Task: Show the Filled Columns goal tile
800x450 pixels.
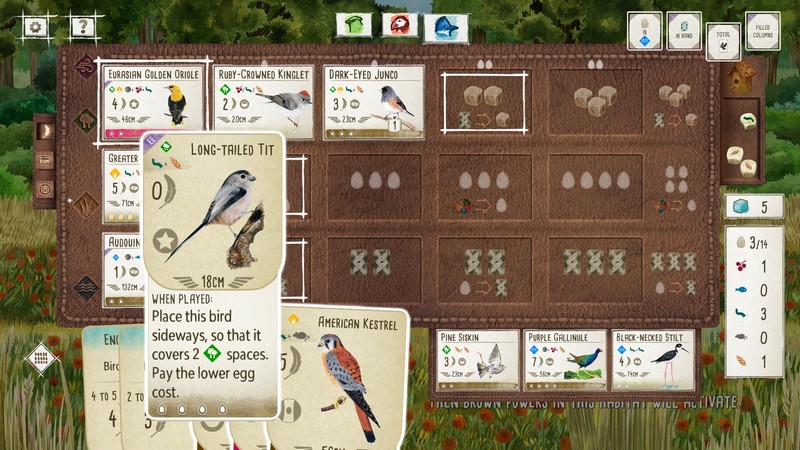Action: pyautogui.click(x=762, y=31)
